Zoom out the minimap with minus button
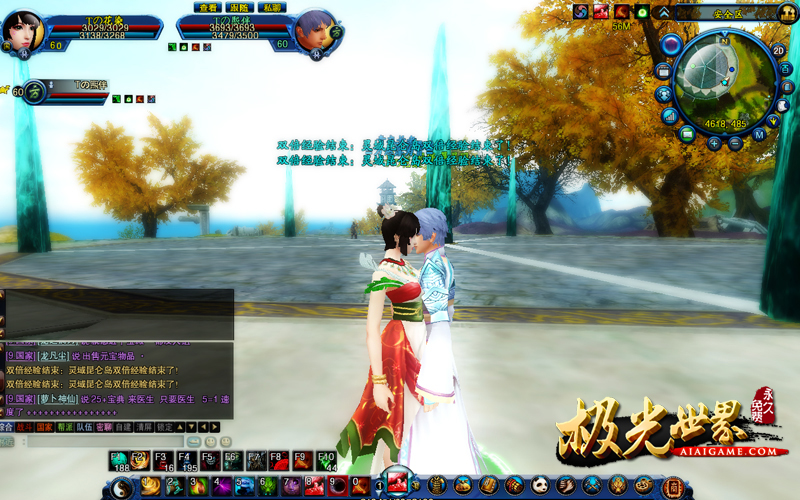This screenshot has height=500, width=800. point(735,142)
